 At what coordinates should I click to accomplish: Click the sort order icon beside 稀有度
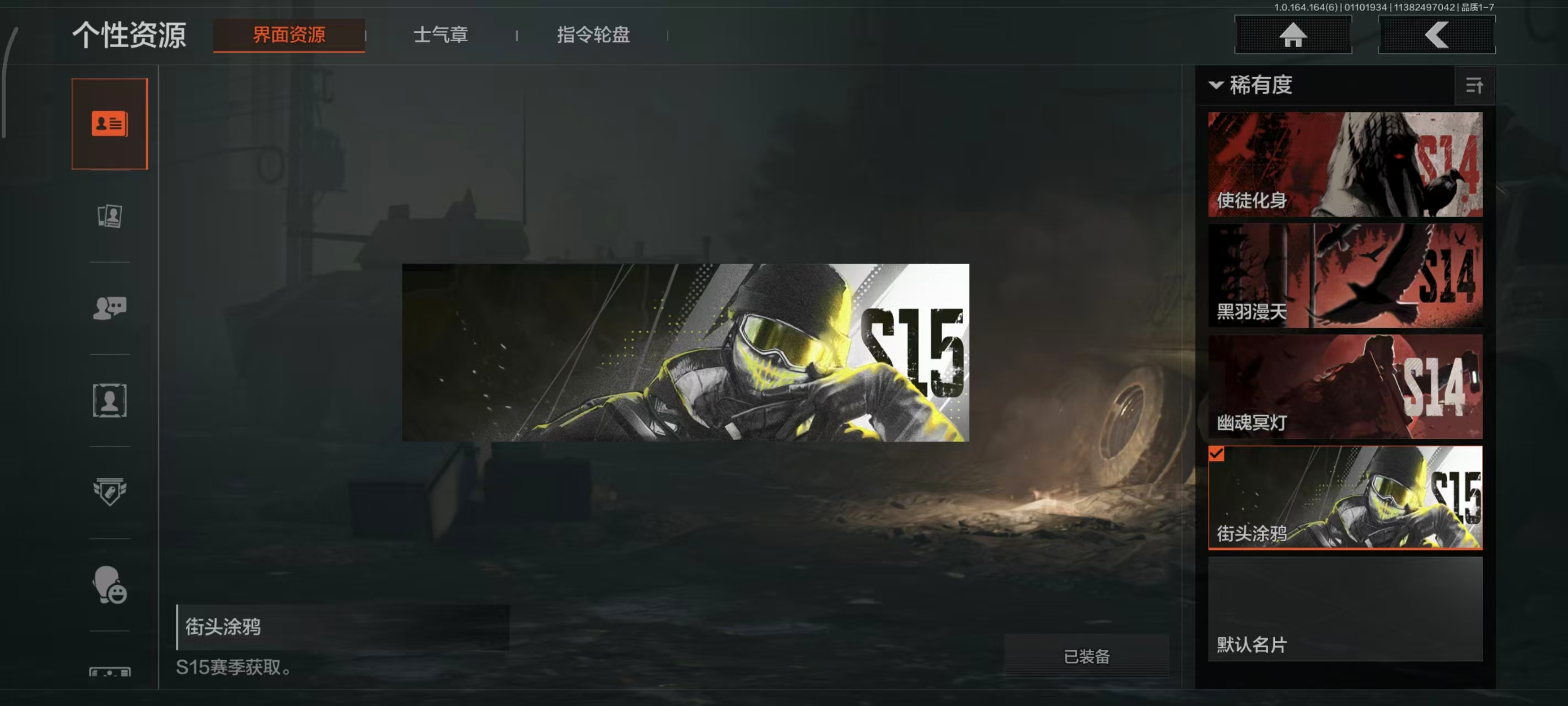(1475, 87)
